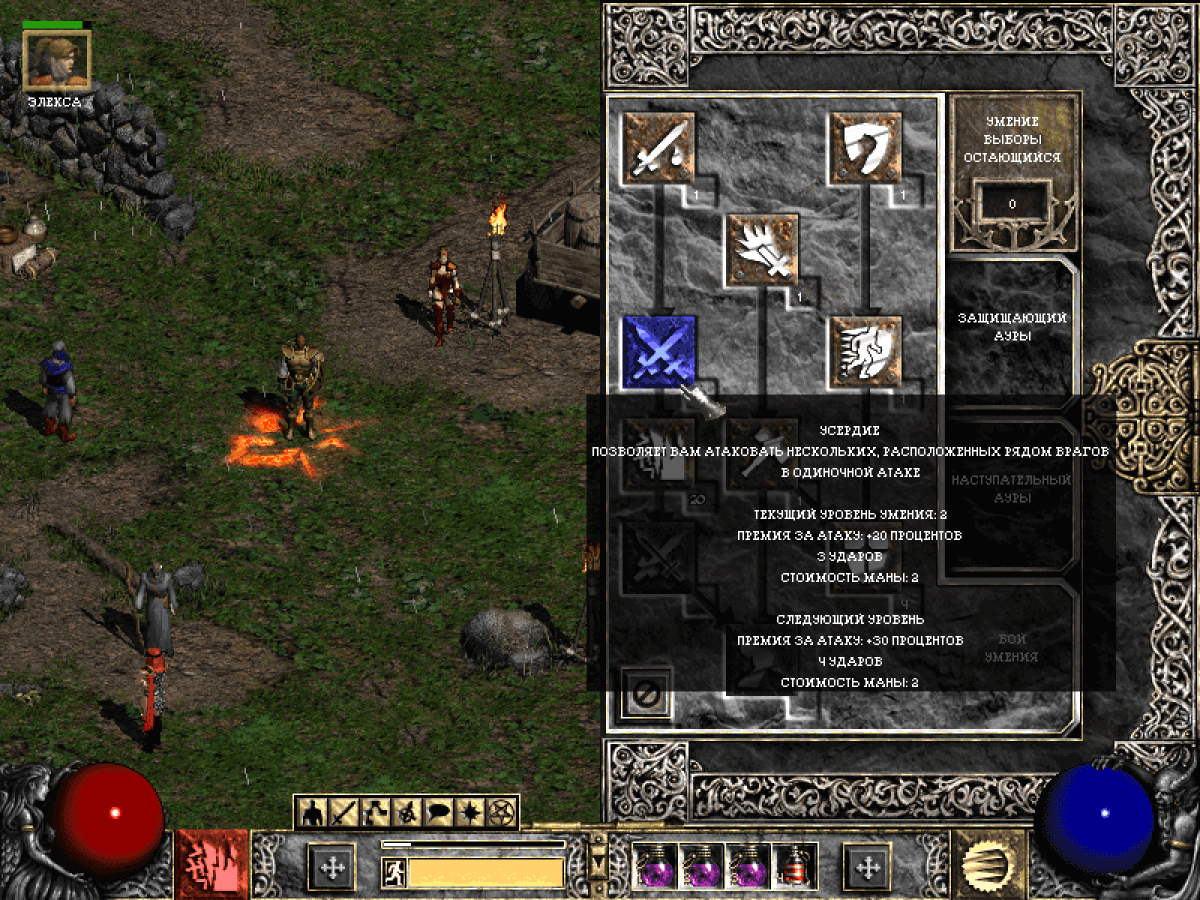This screenshot has height=900, width=1200.
Task: Close the skill tree panel
Action: pos(646,693)
